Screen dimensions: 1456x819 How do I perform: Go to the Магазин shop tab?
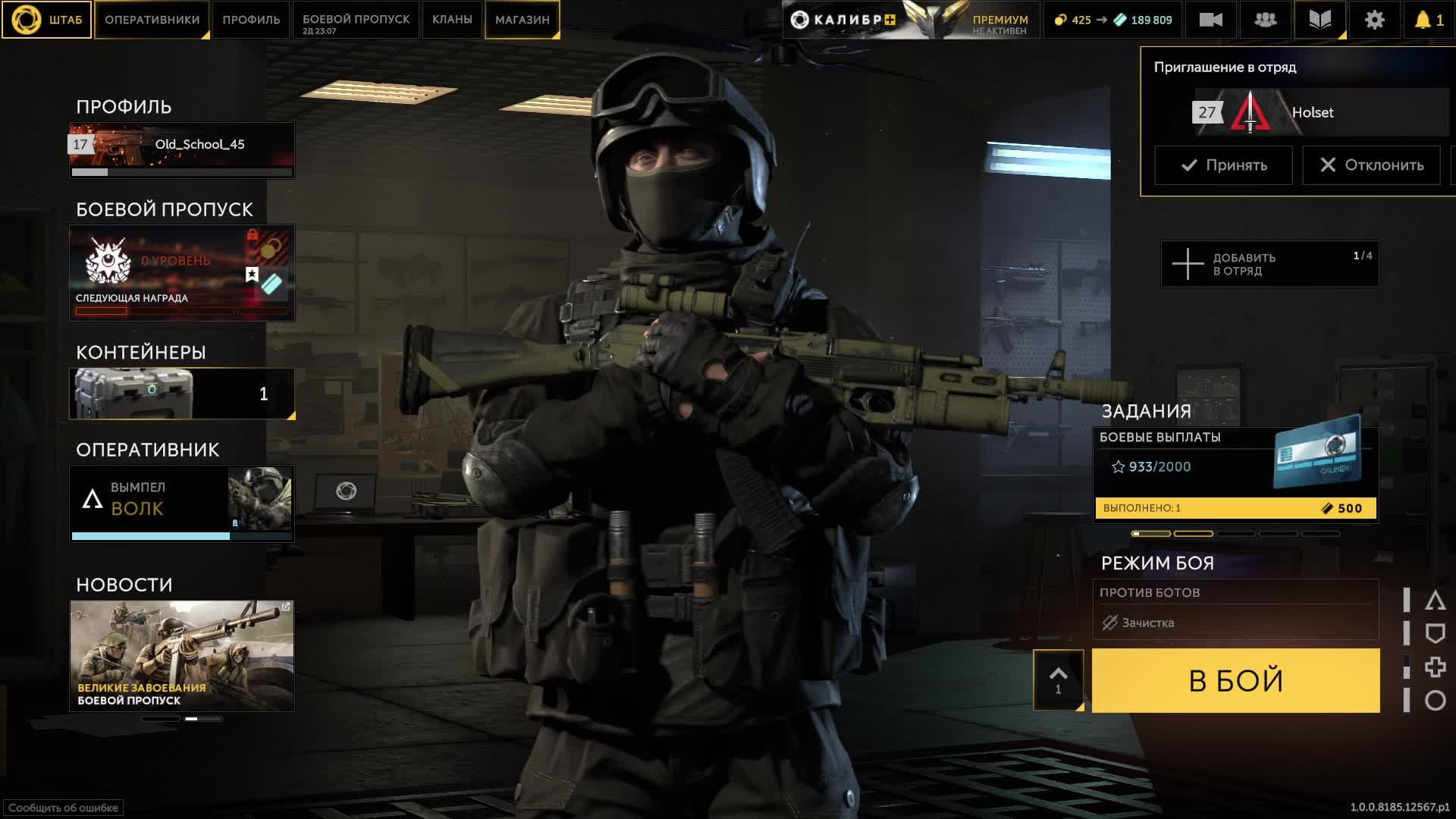(522, 20)
